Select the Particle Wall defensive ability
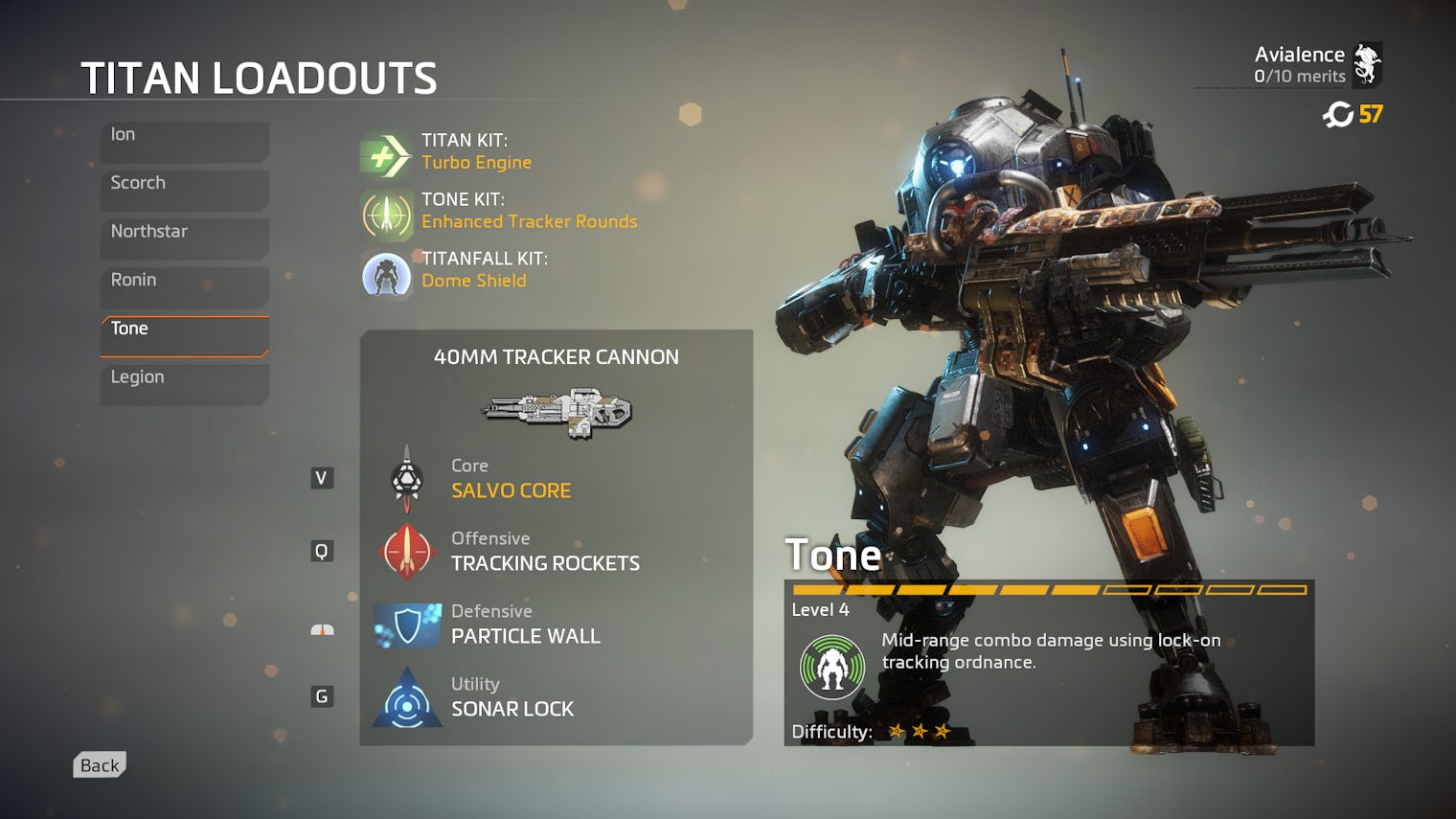The width and height of the screenshot is (1456, 819). [524, 626]
